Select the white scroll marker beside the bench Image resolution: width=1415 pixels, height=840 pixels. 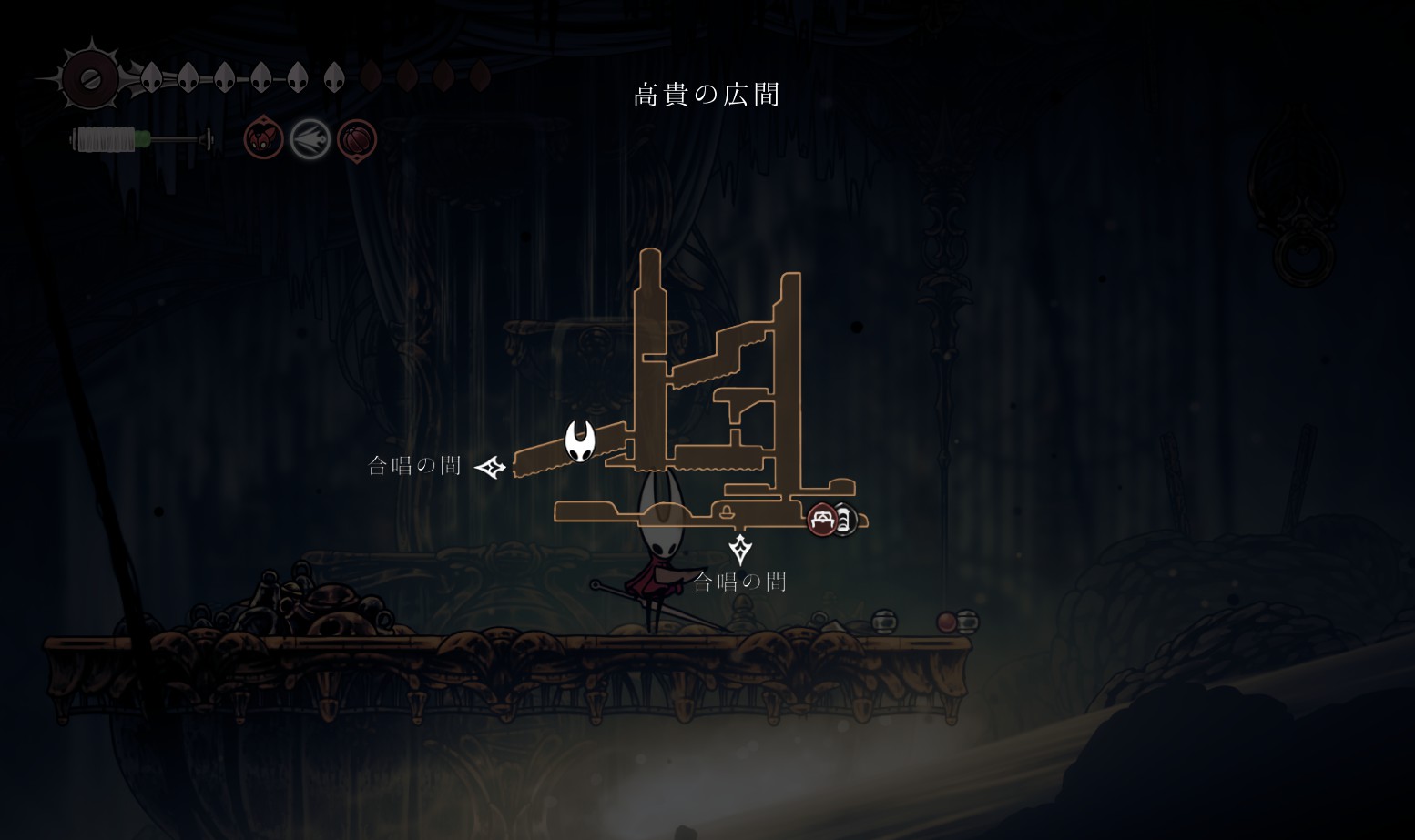click(845, 521)
